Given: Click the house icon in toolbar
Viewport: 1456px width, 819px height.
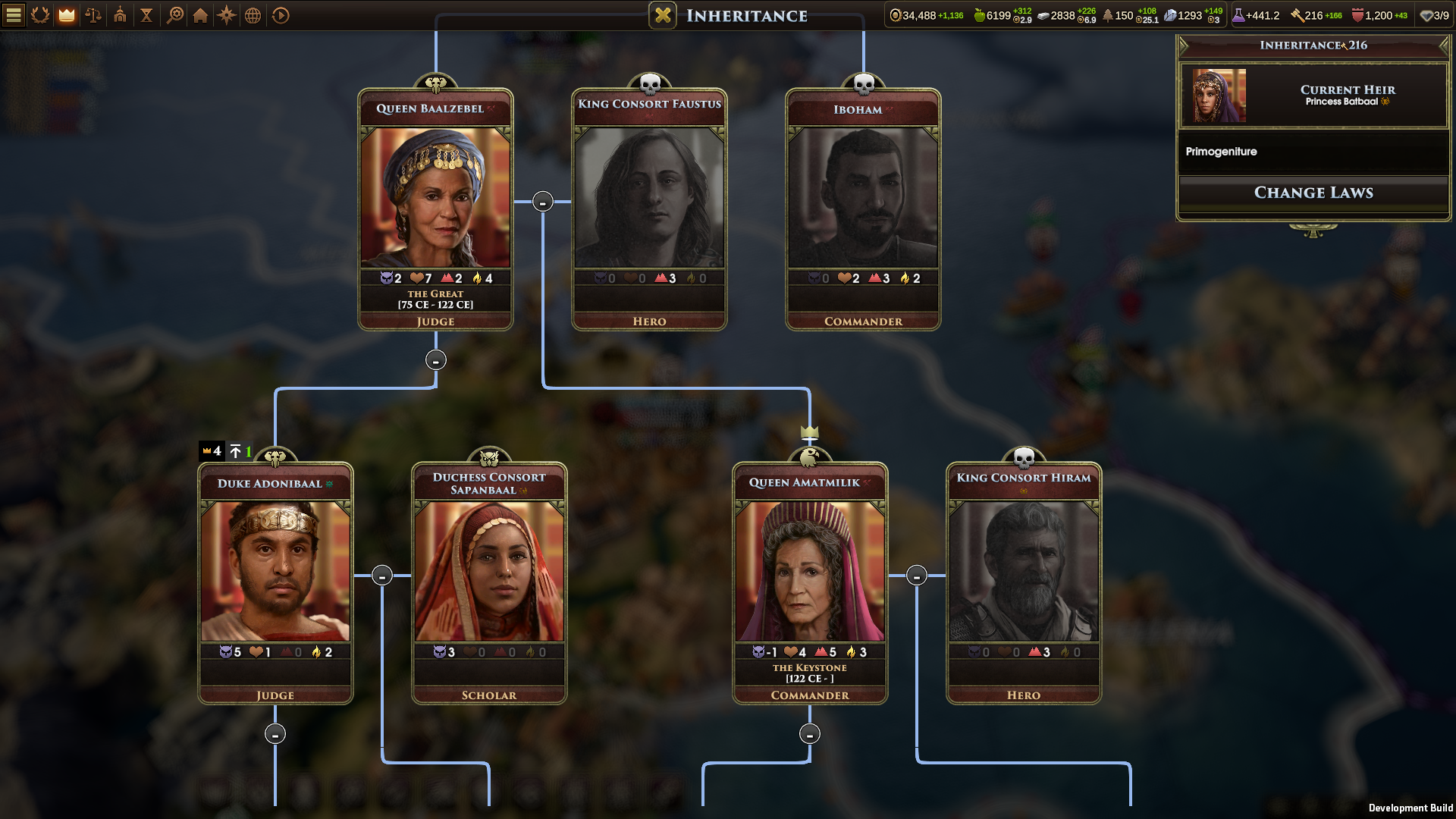Looking at the screenshot, I should 200,15.
